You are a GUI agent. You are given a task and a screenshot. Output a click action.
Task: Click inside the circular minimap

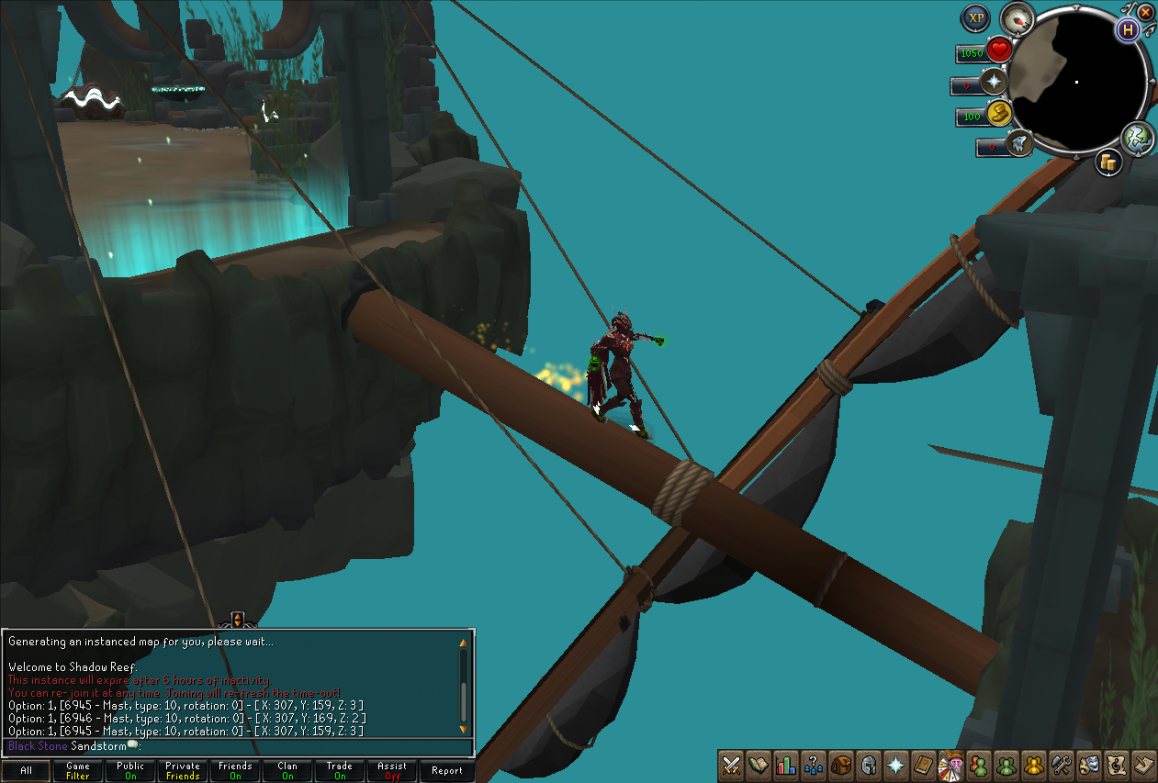1076,82
